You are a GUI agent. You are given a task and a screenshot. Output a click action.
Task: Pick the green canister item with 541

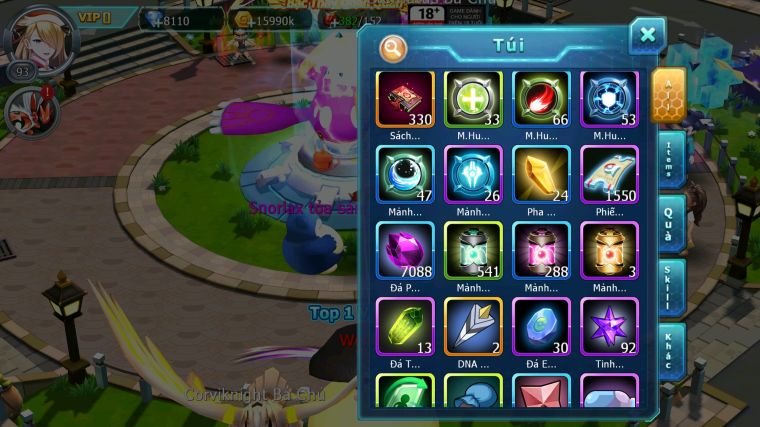(x=473, y=250)
